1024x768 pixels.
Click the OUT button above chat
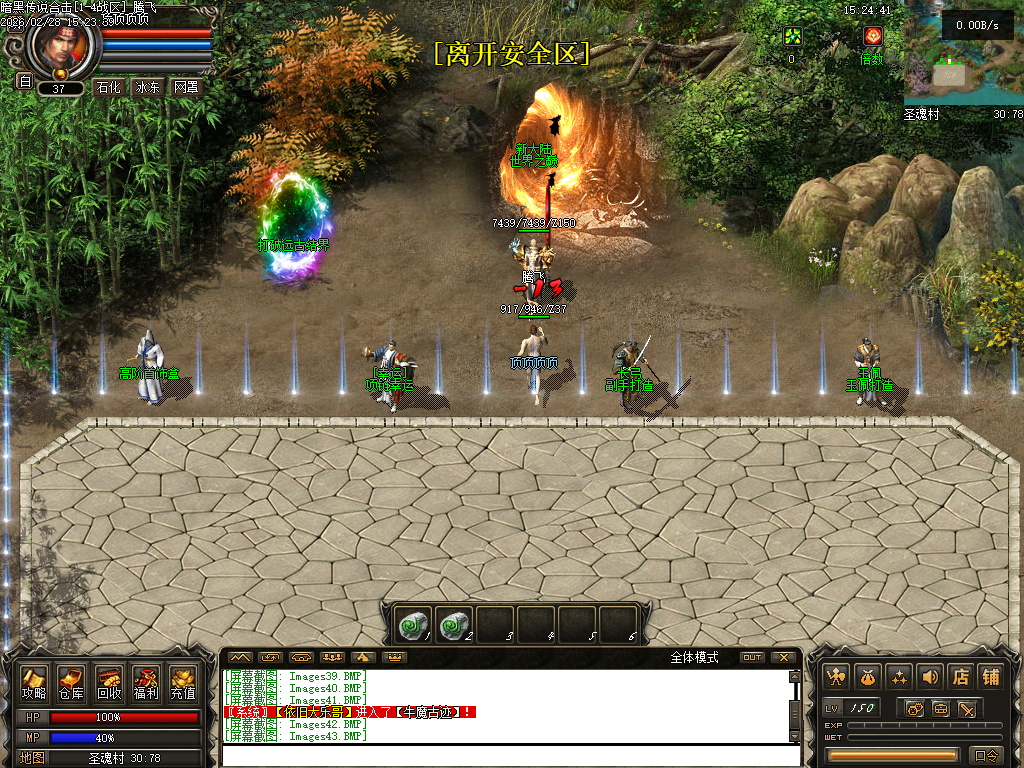coord(751,657)
